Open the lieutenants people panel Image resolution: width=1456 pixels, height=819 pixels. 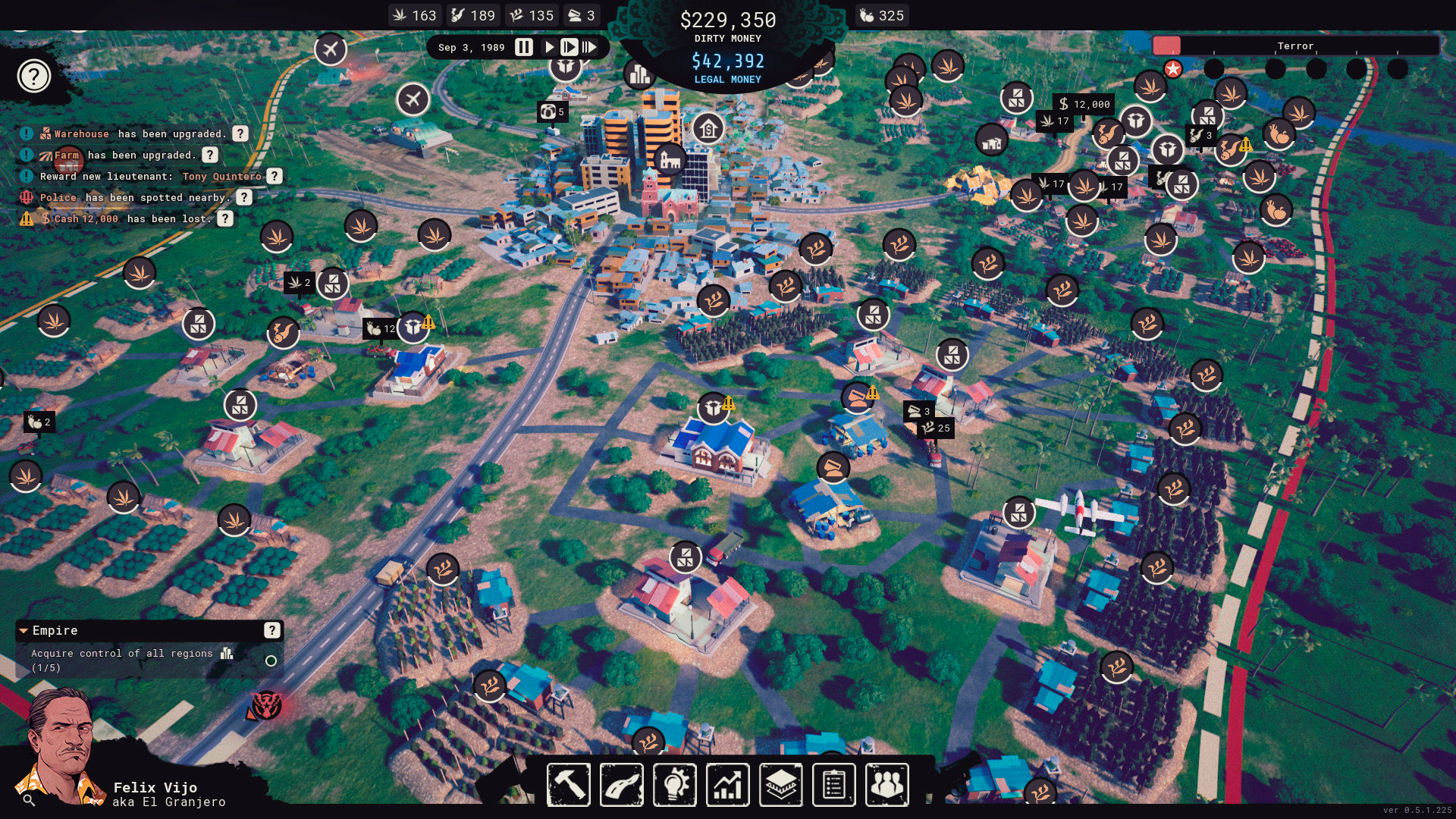[x=886, y=784]
